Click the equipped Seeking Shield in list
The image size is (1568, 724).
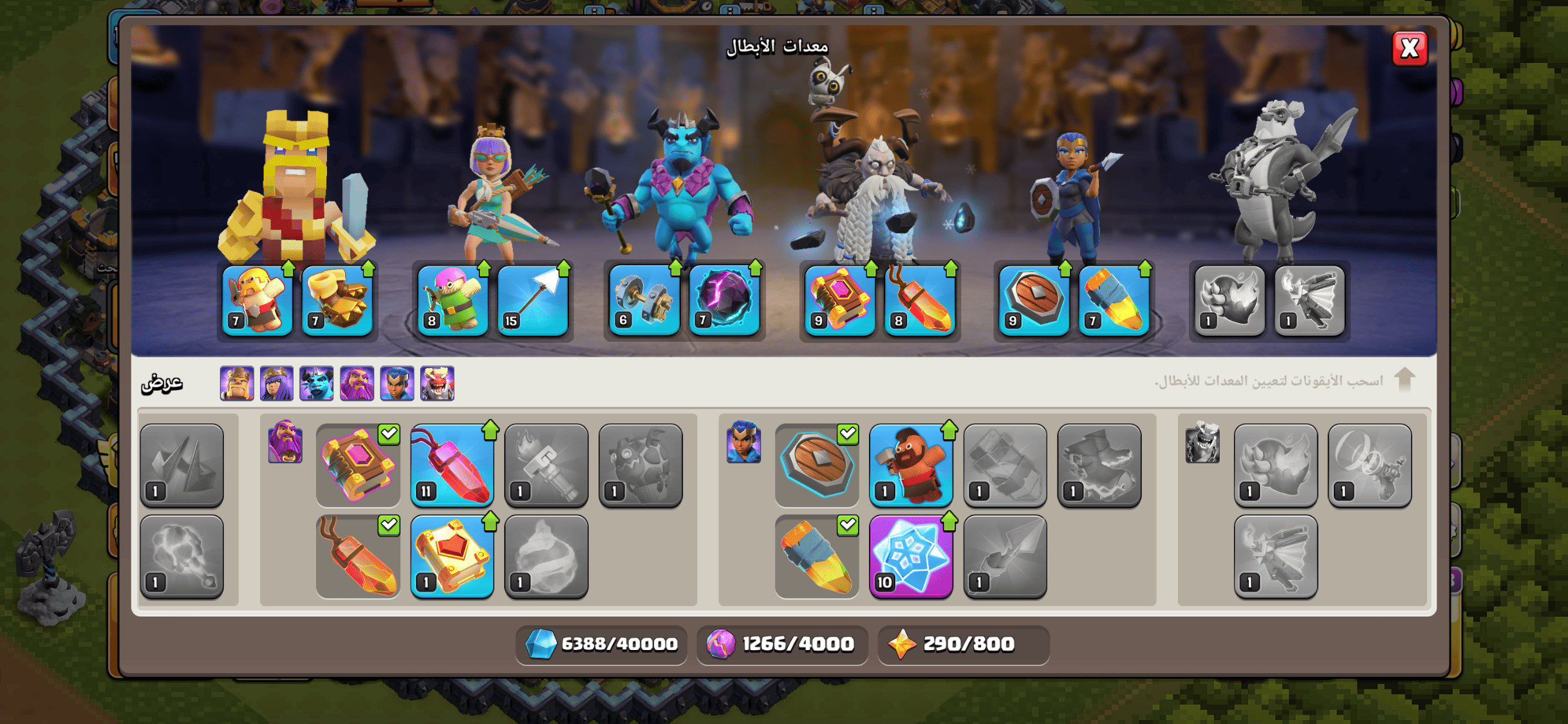click(x=817, y=465)
